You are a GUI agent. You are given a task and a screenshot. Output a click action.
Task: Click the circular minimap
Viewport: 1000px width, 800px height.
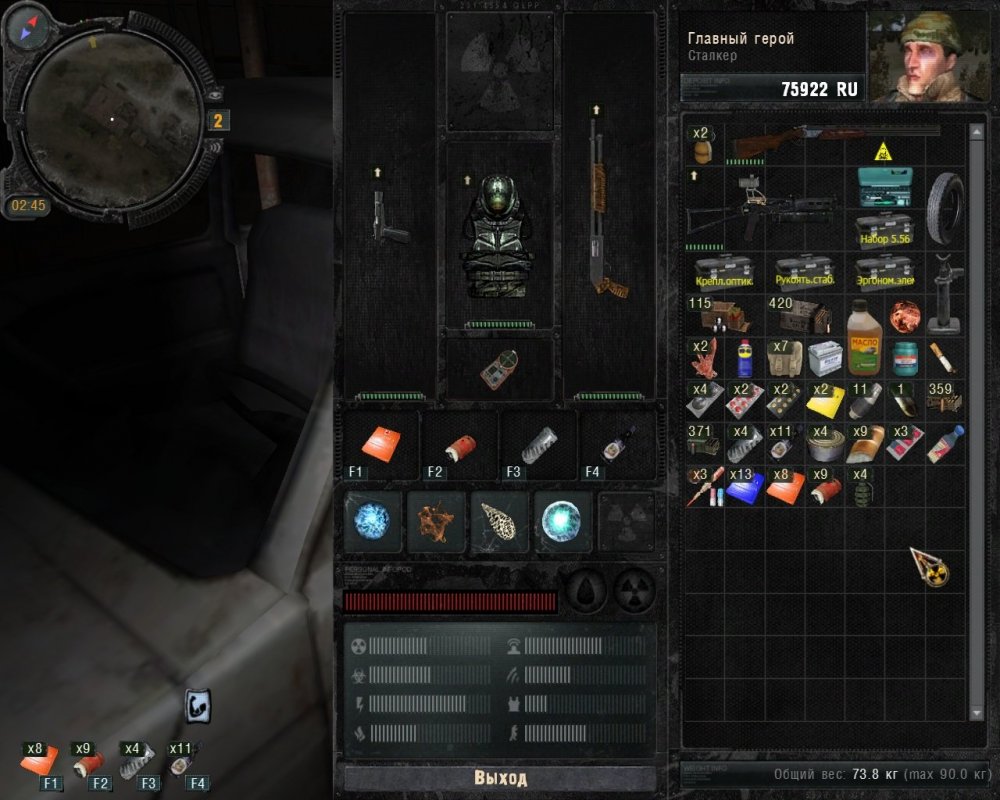(x=113, y=118)
